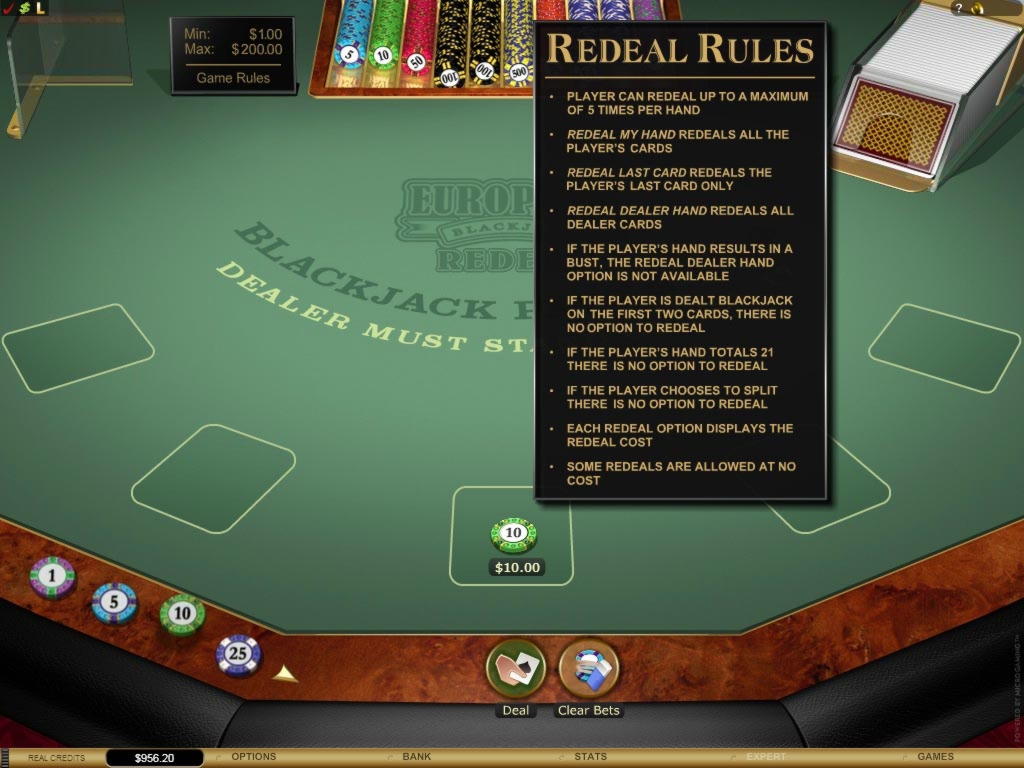Click the green dollar sign icon
Screen dimensions: 1024x768
tap(24, 8)
